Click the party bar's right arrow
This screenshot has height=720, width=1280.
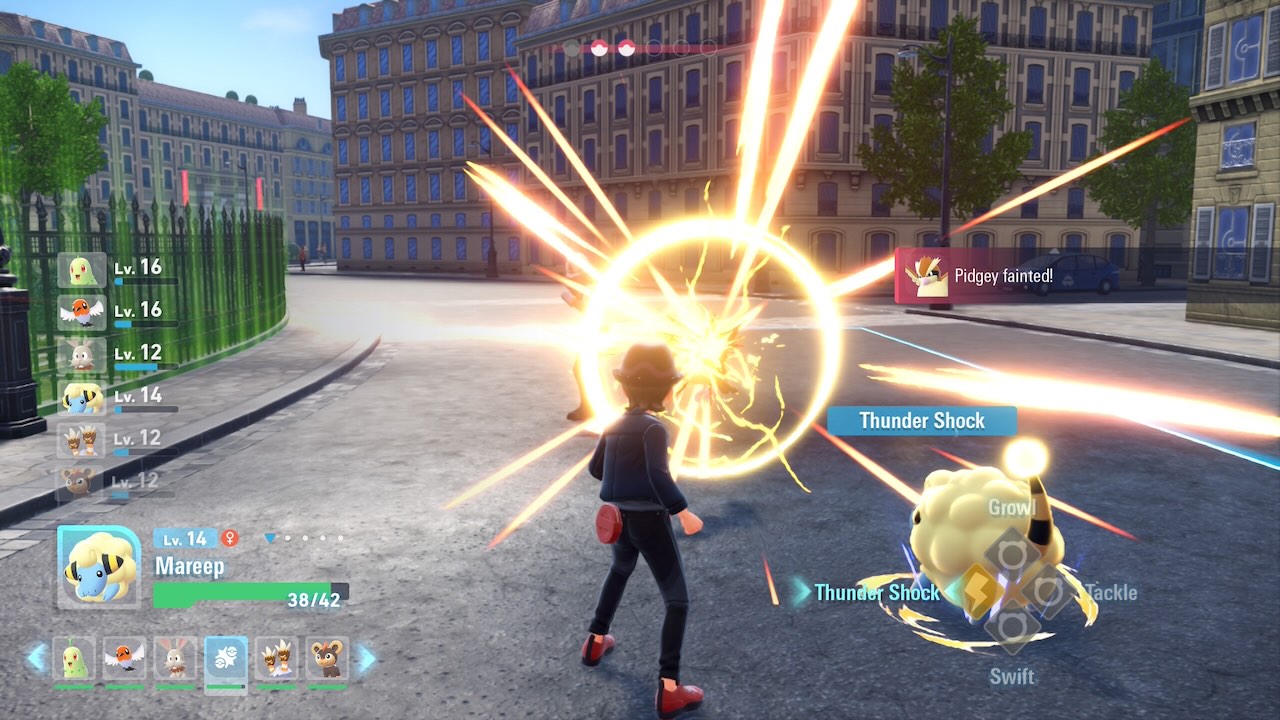click(x=366, y=658)
